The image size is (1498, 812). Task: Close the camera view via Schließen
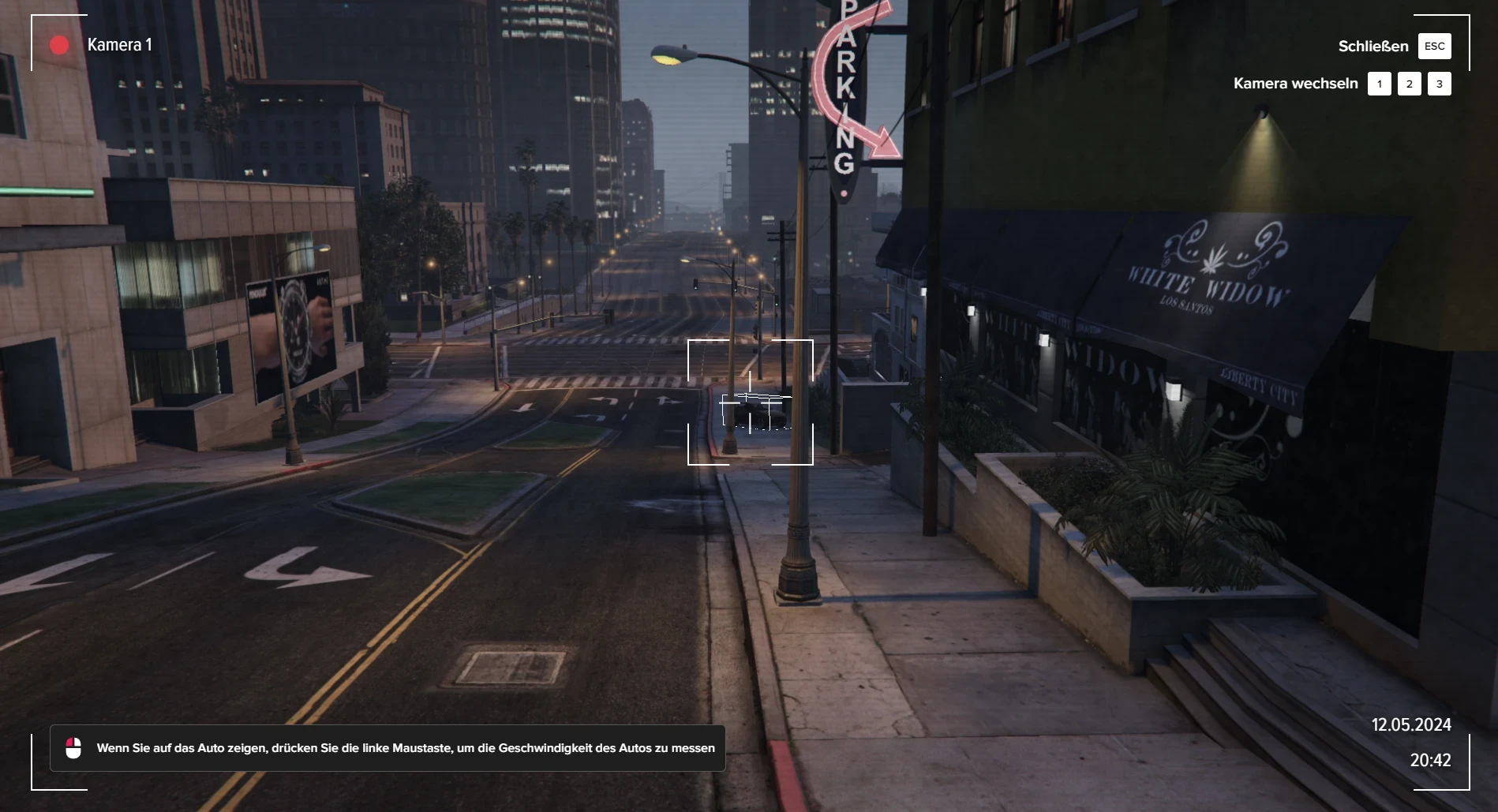pos(1433,47)
